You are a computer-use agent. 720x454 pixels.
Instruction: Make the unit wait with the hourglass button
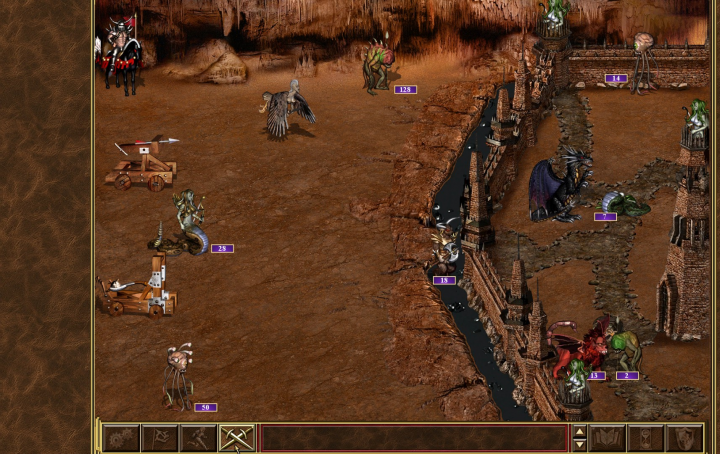click(x=645, y=438)
